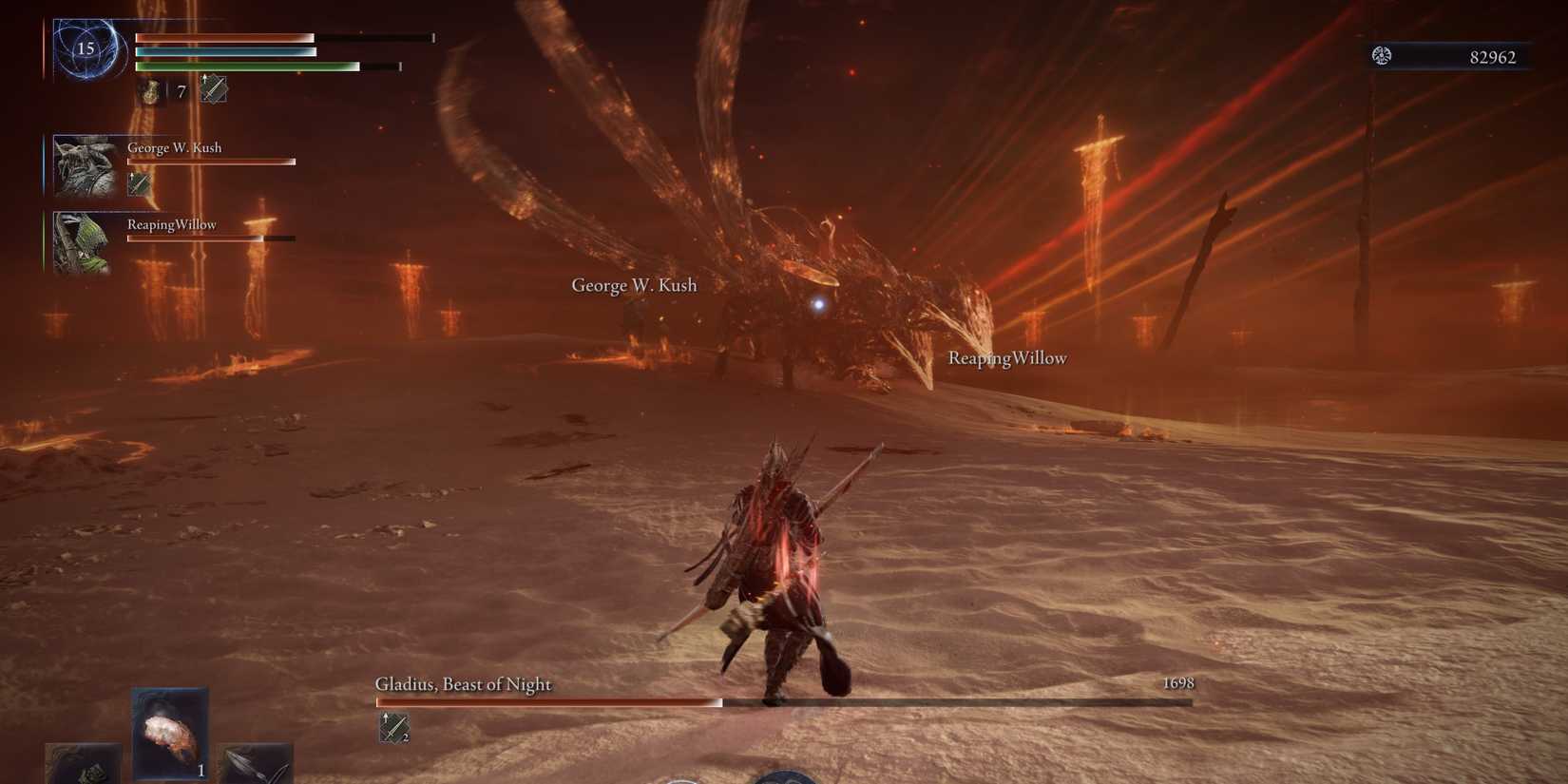This screenshot has width=1568, height=784.
Task: Use the quick item slot holding one item
Action: (170, 734)
